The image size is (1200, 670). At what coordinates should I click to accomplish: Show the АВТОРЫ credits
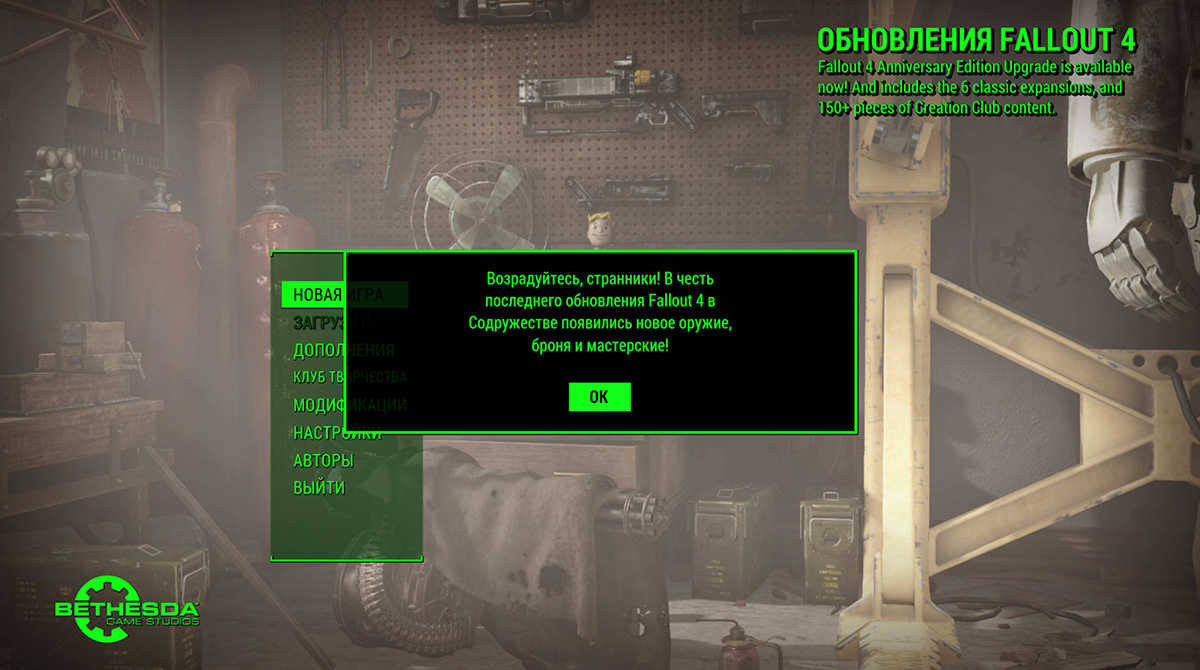(323, 461)
